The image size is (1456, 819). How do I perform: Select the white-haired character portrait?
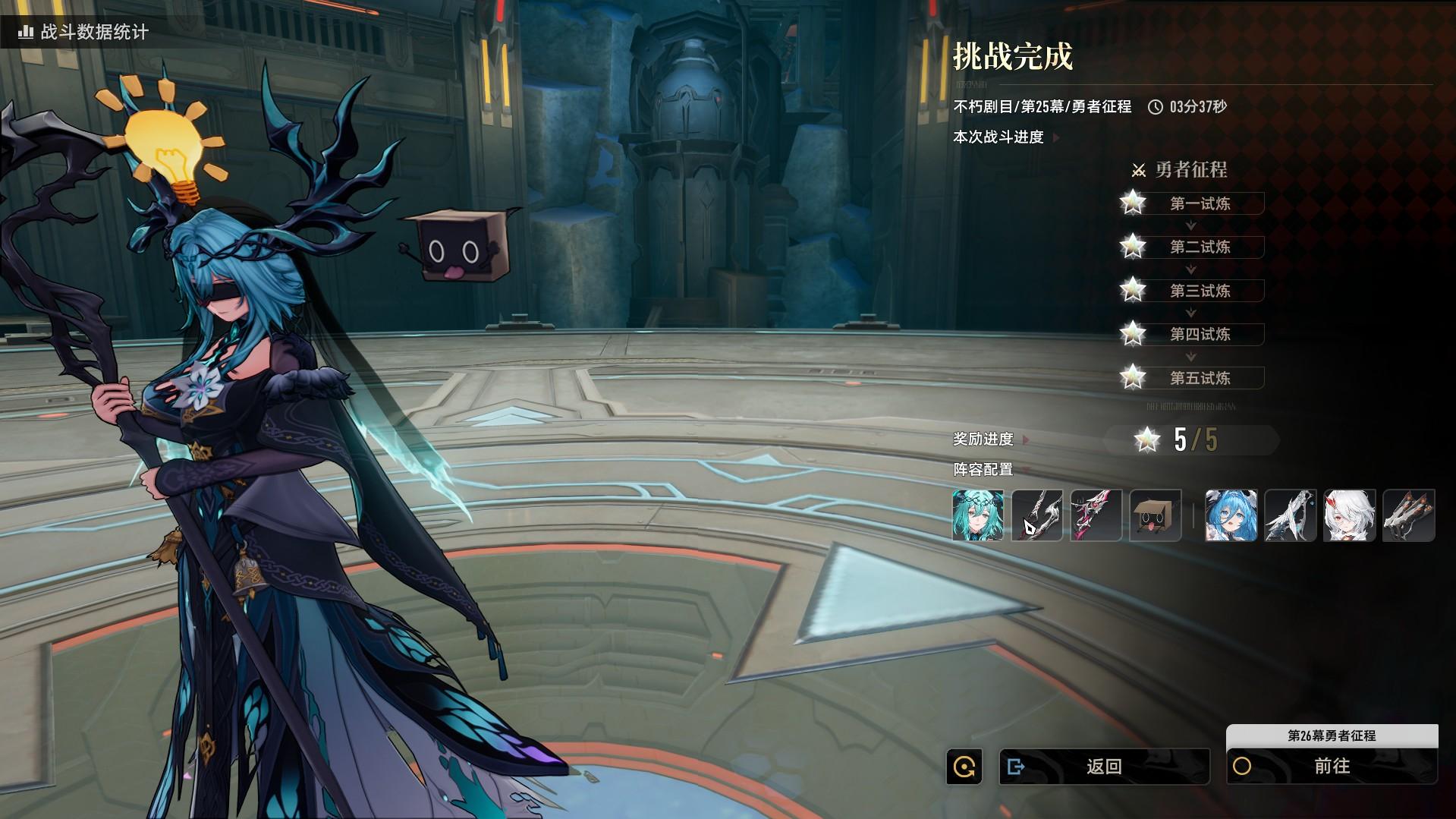point(1349,515)
